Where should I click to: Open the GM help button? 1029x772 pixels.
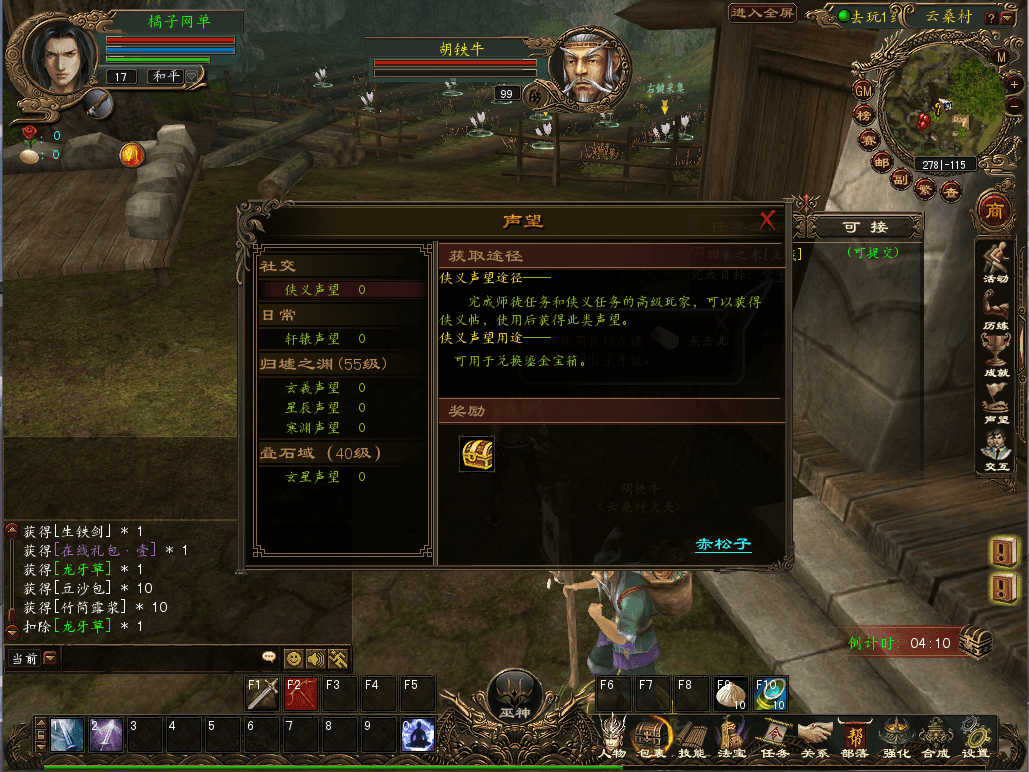tap(862, 91)
